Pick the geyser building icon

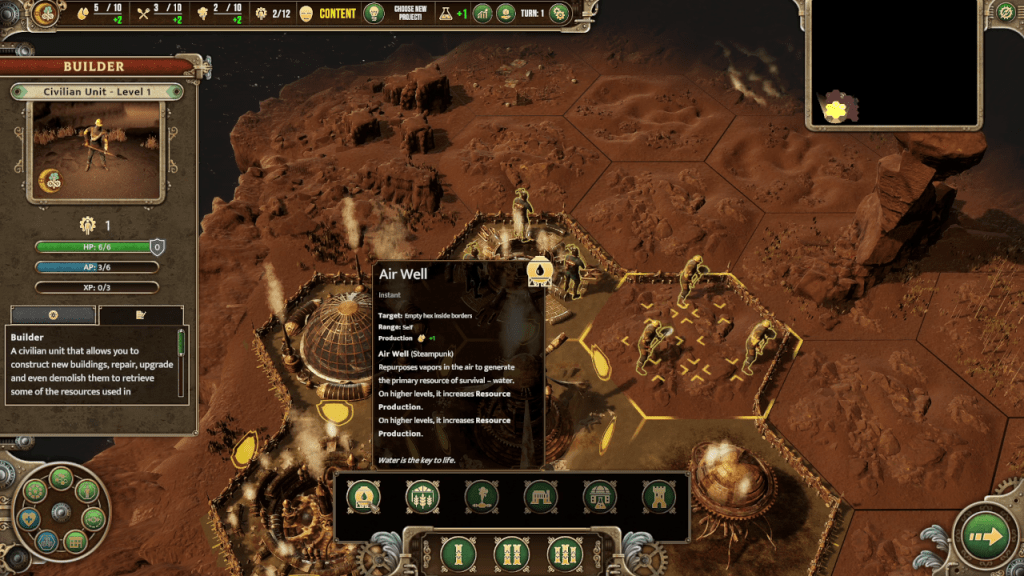(482, 495)
